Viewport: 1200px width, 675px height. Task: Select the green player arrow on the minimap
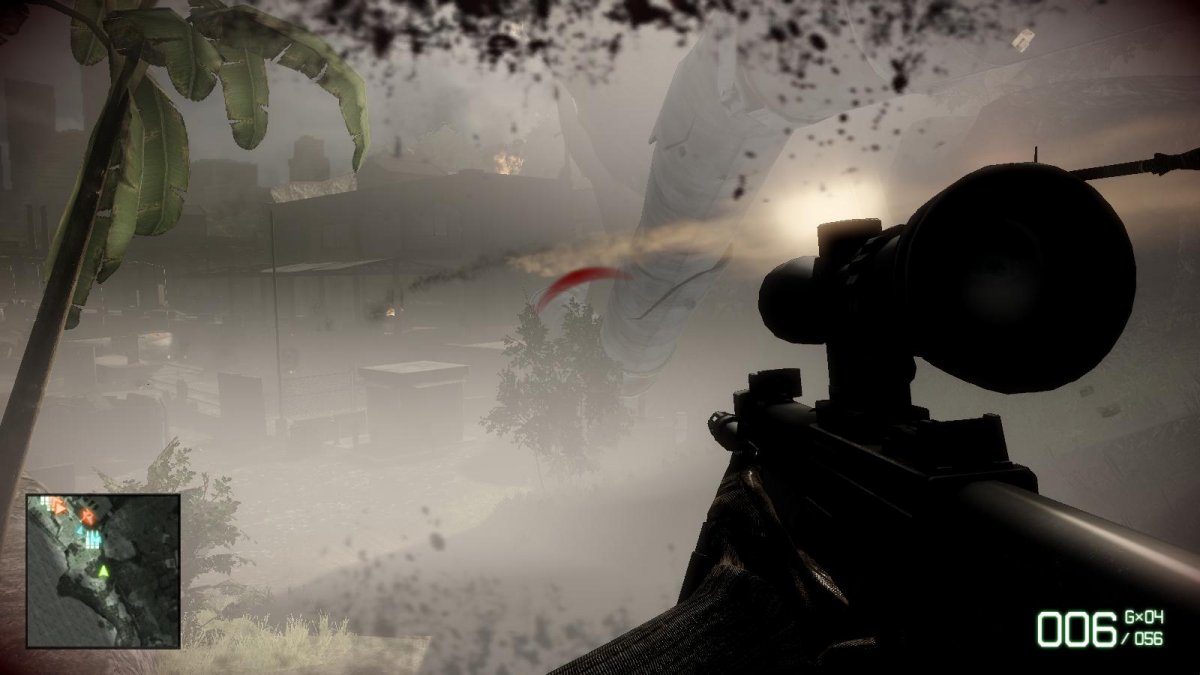(x=102, y=571)
